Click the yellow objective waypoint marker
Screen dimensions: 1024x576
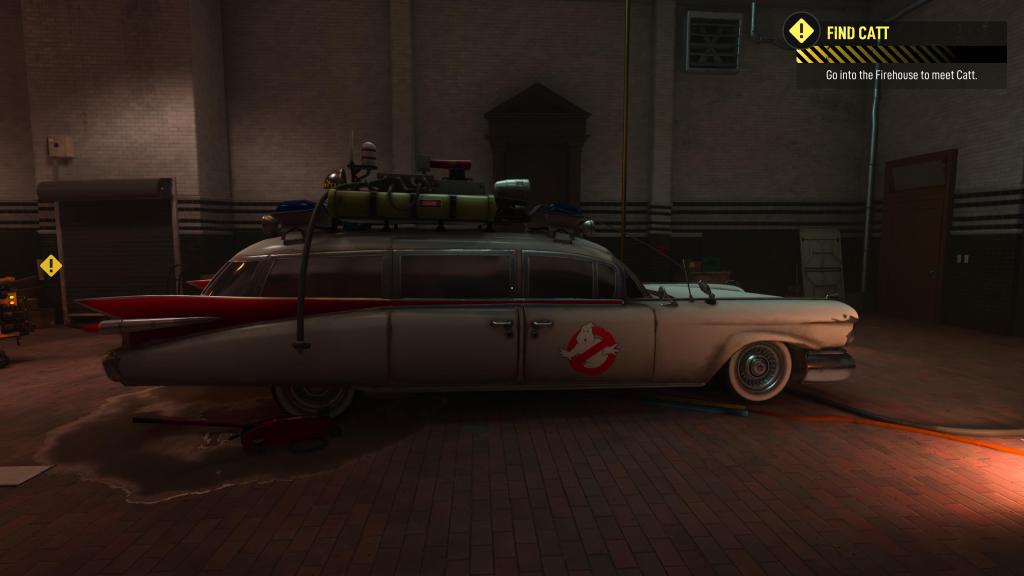pyautogui.click(x=50, y=266)
